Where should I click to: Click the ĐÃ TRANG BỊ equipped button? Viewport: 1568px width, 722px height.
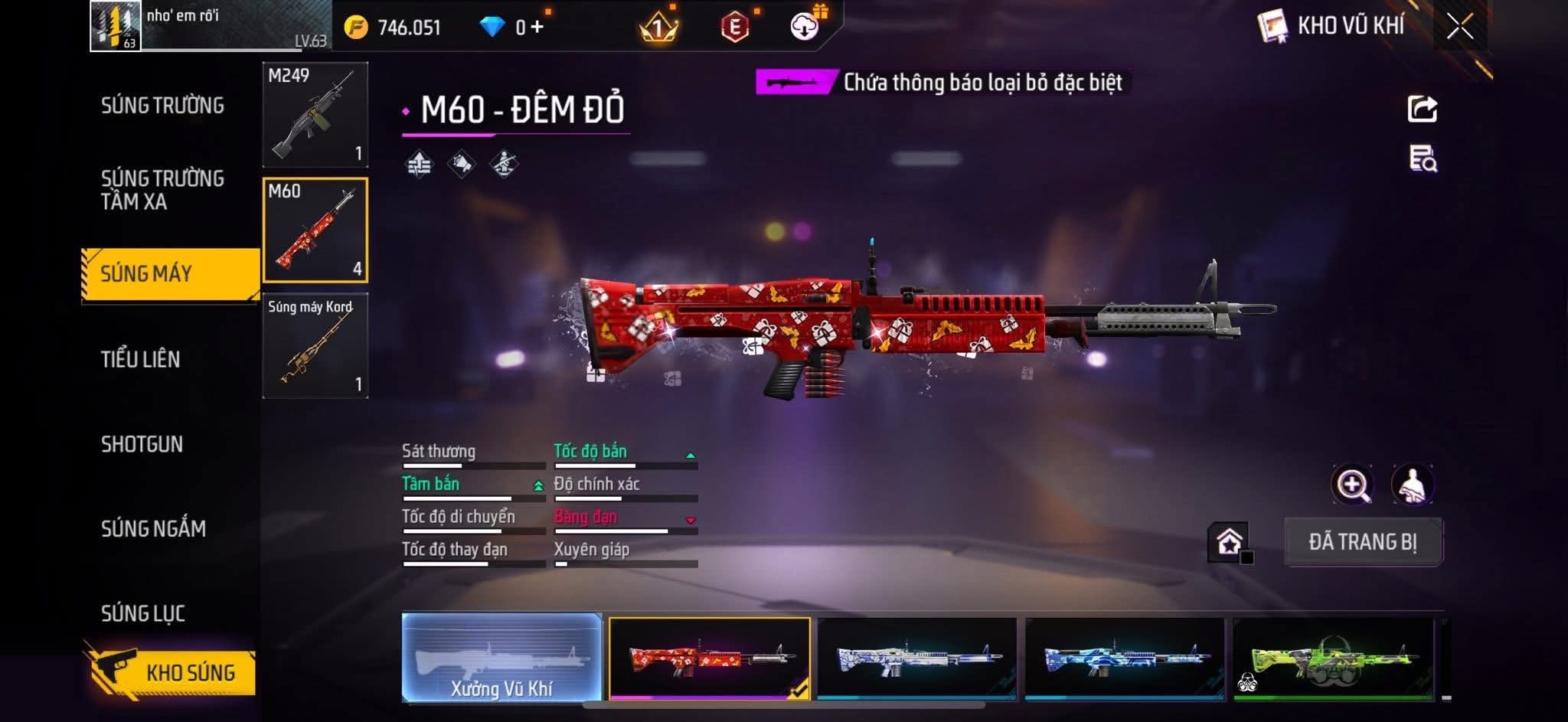pos(1363,542)
